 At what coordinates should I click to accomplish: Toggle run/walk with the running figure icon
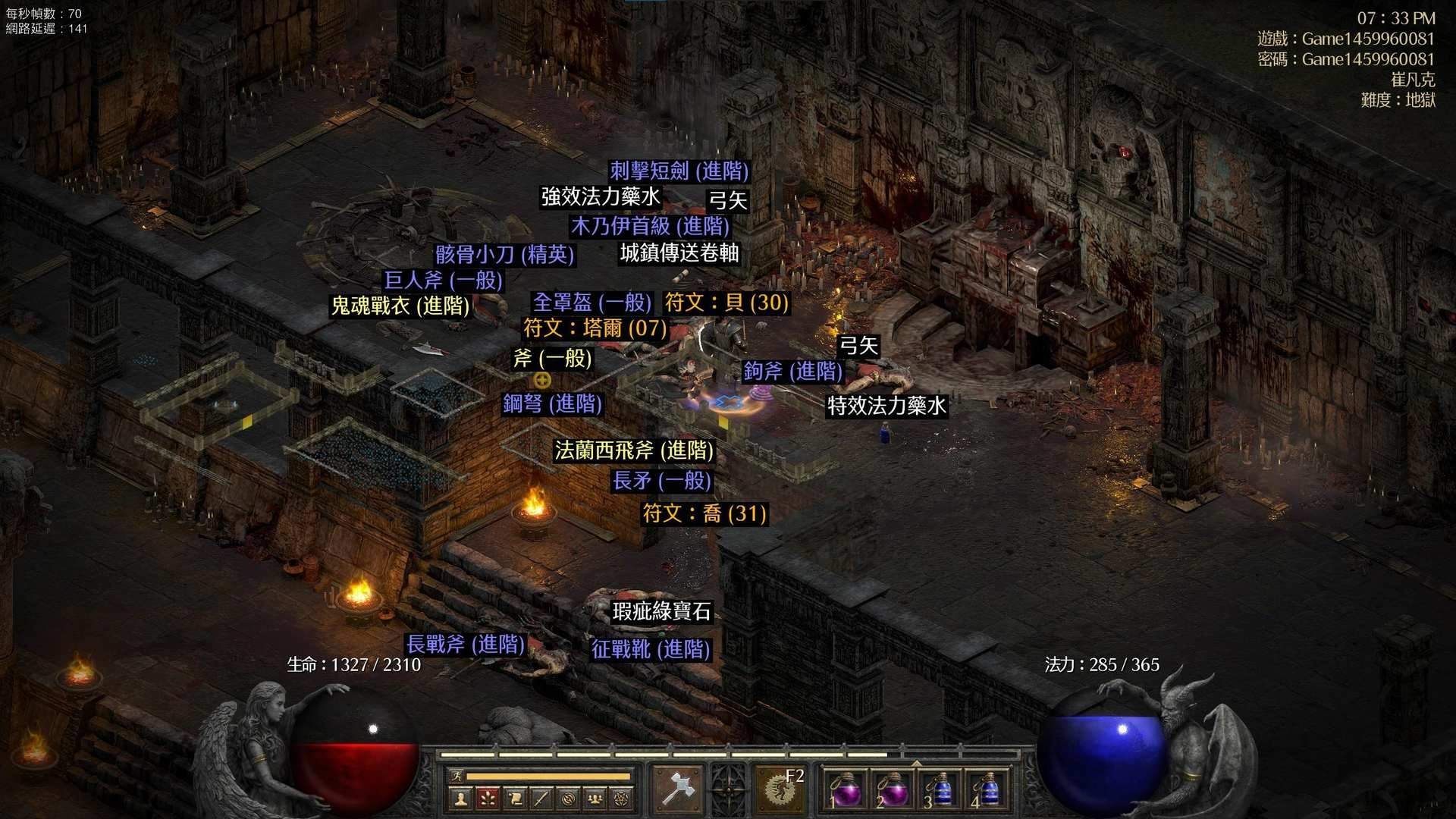[x=457, y=776]
